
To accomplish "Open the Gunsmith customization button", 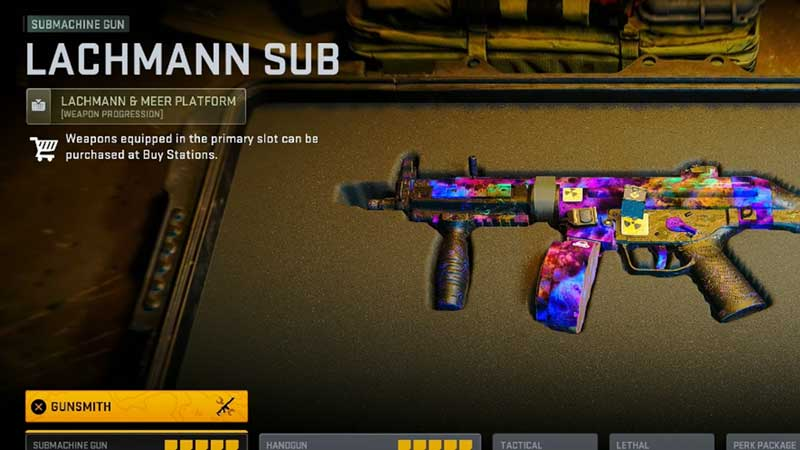I will 136,406.
